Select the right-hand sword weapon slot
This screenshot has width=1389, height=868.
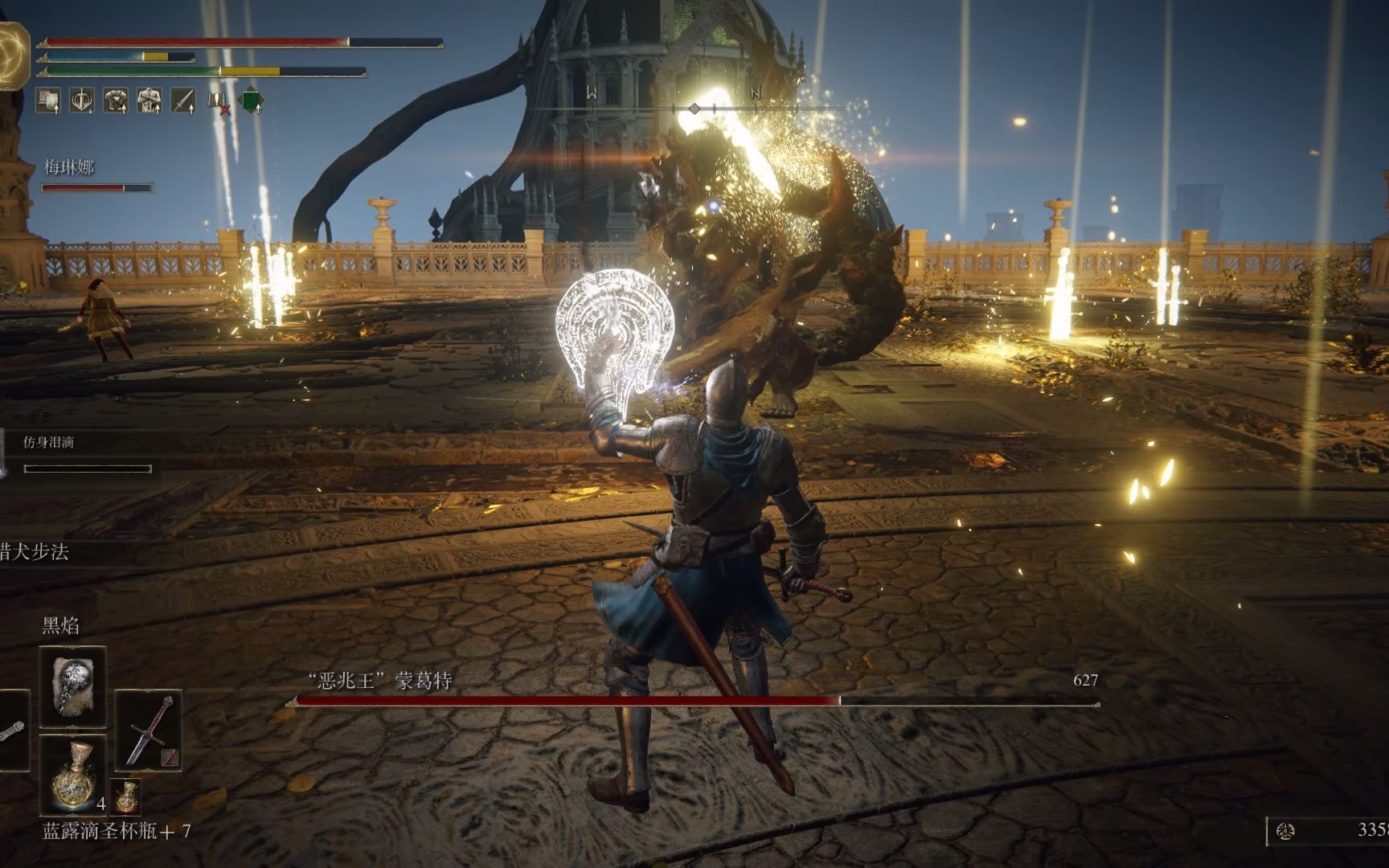click(x=150, y=730)
